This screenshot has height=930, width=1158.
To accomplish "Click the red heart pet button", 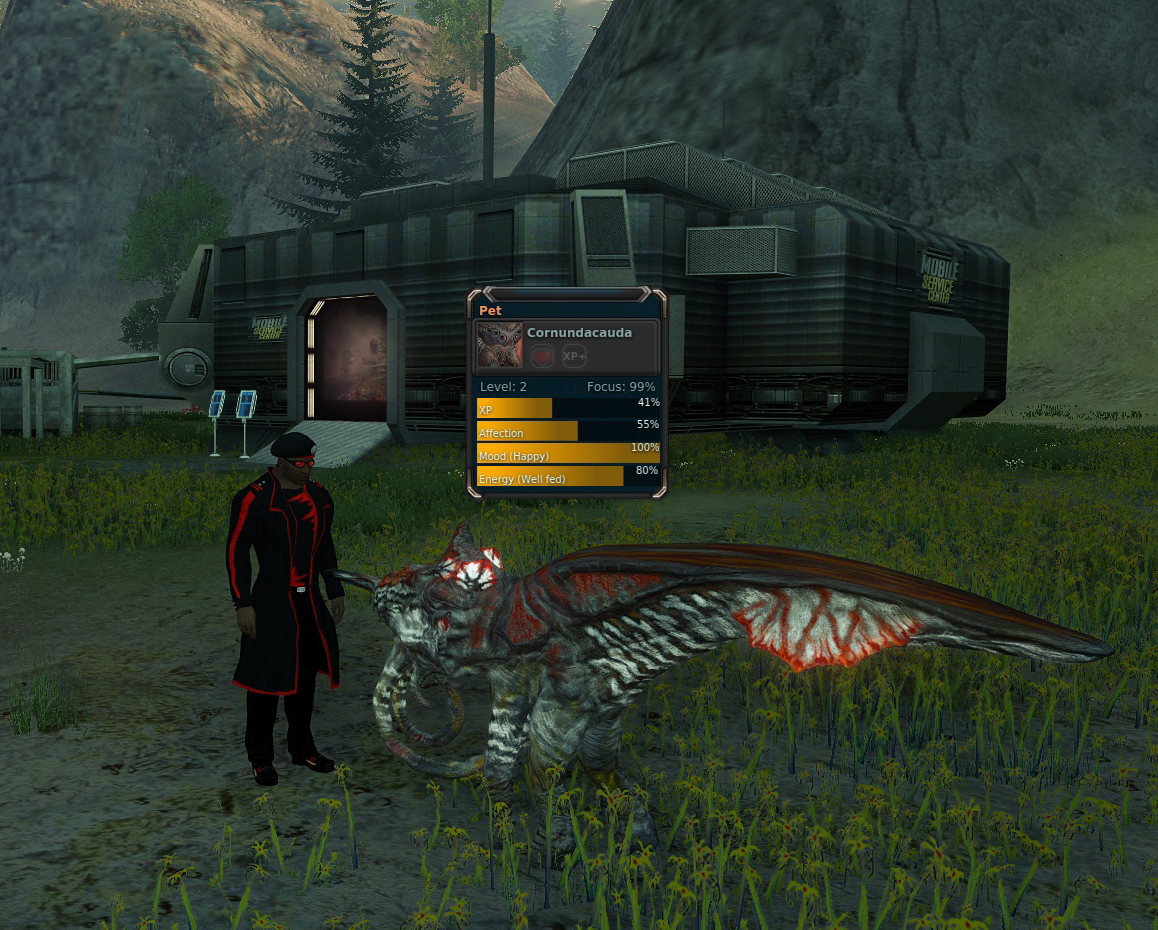I will pos(542,356).
